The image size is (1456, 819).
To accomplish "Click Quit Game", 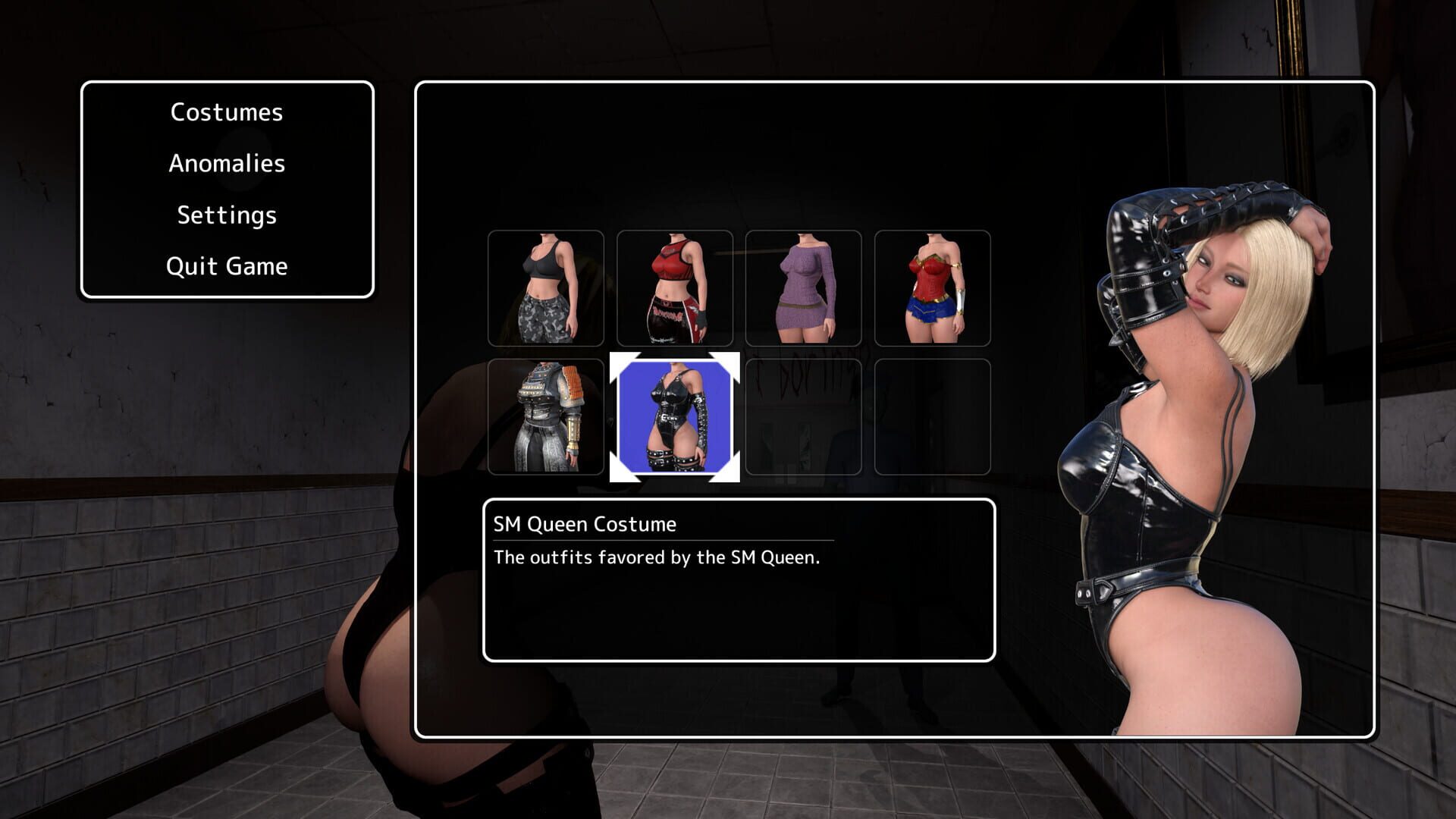I will [x=226, y=265].
